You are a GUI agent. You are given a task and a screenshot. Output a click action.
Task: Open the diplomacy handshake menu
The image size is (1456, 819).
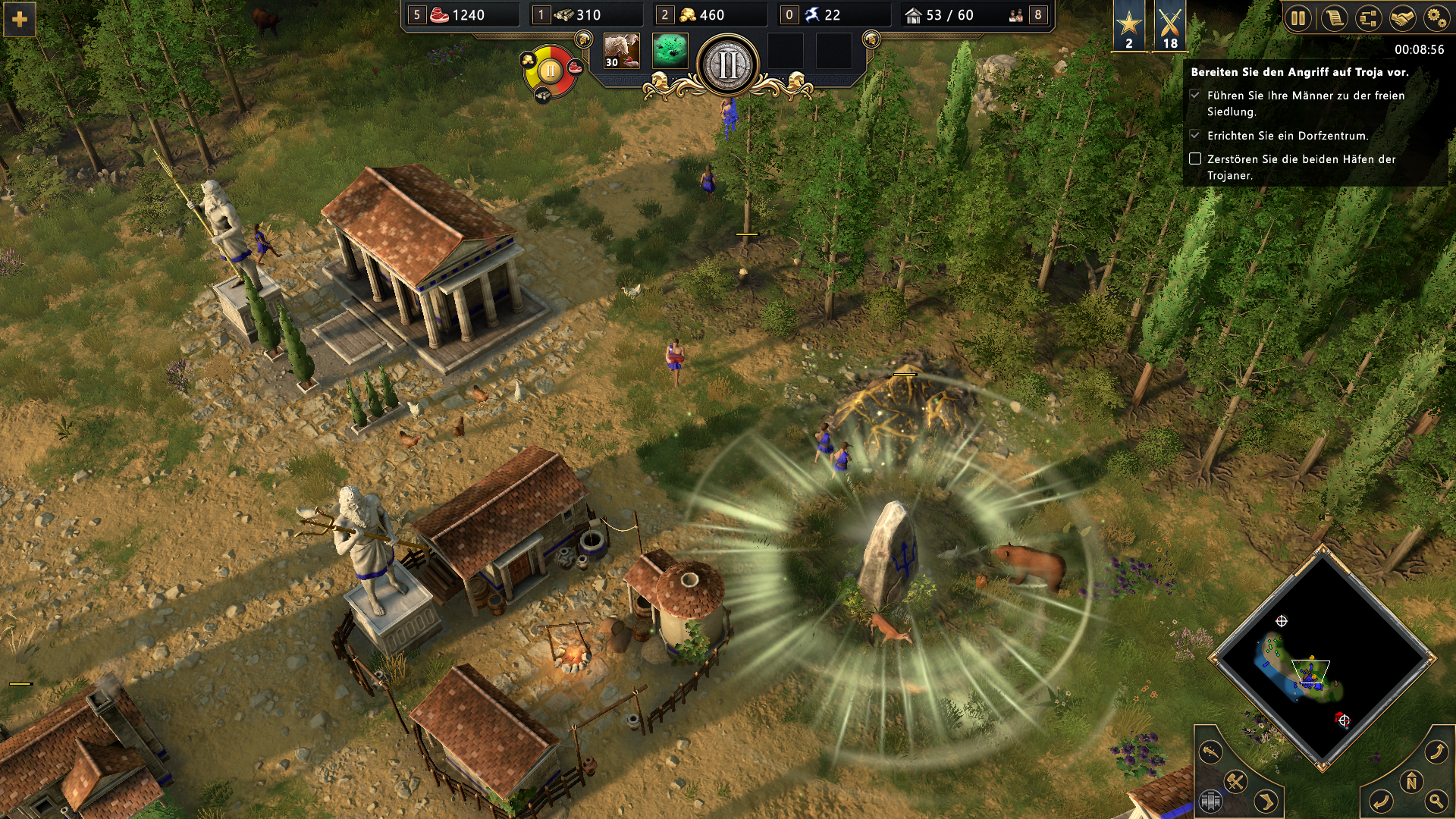1403,18
